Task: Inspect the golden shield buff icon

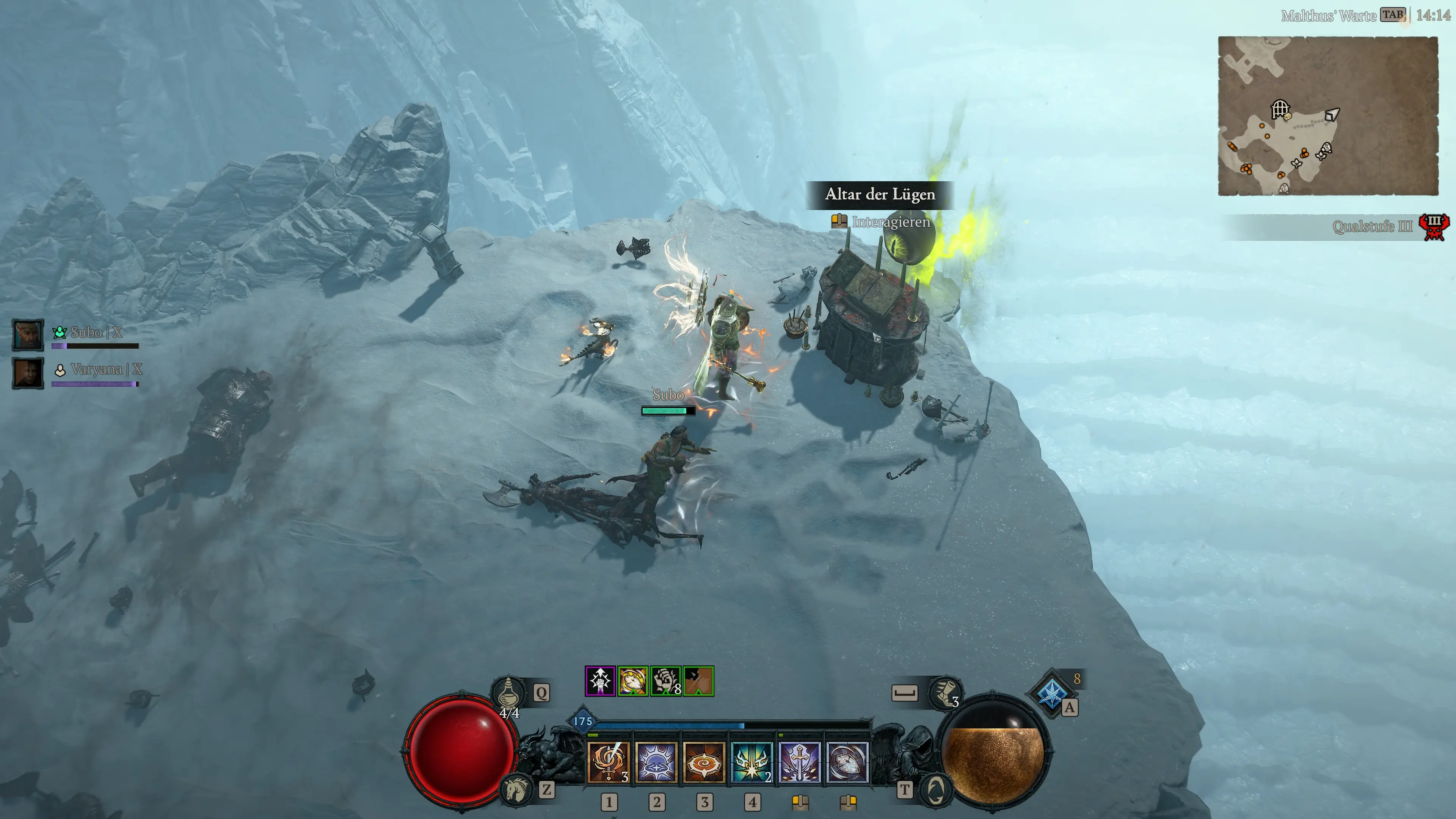Action: [x=632, y=681]
